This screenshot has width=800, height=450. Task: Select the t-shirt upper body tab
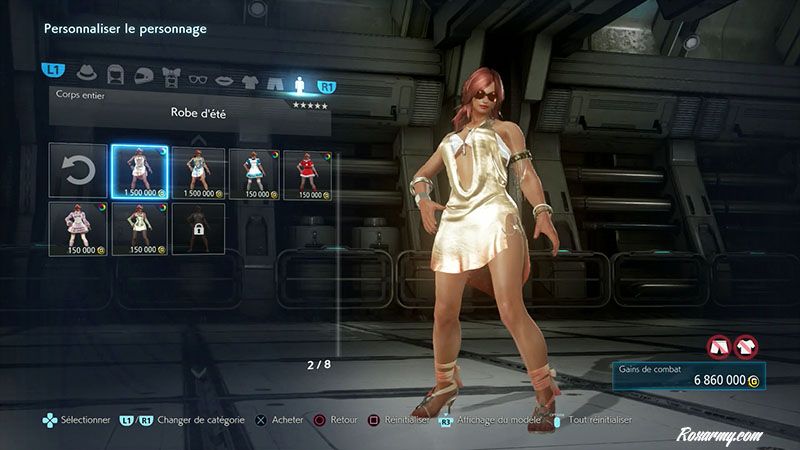pos(251,72)
